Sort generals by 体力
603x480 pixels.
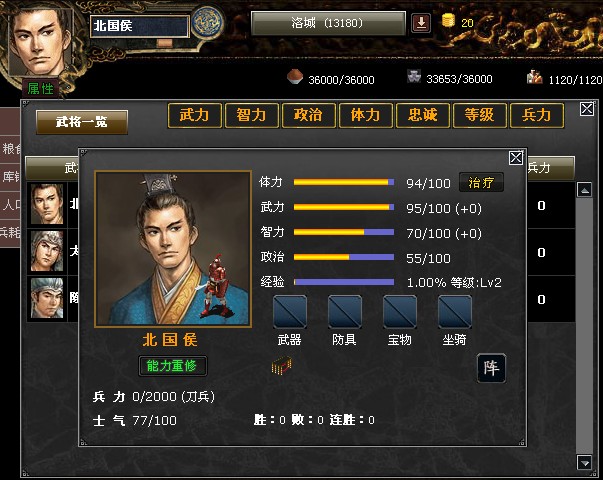(x=365, y=115)
